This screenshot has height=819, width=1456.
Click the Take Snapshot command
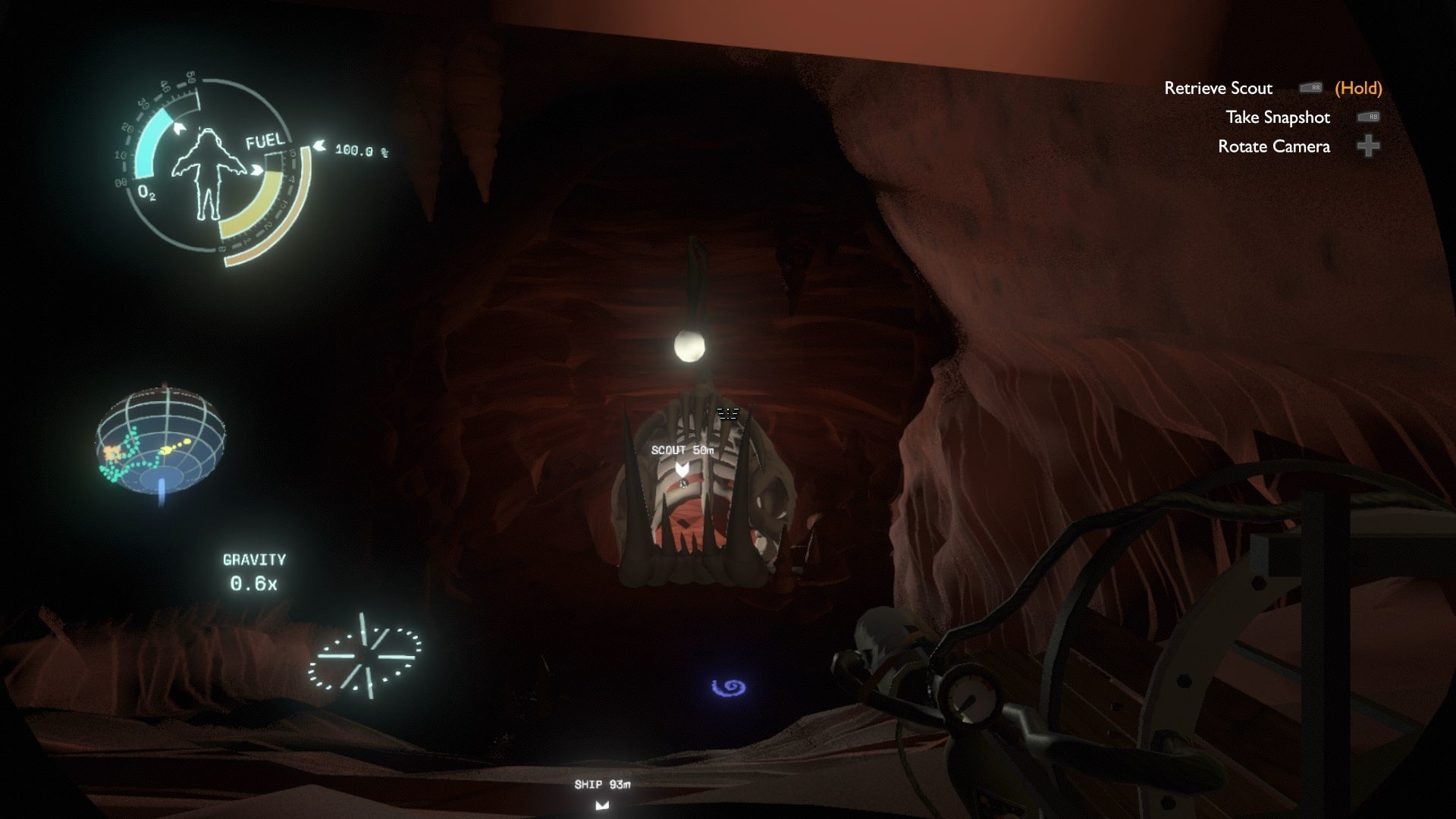click(1277, 118)
